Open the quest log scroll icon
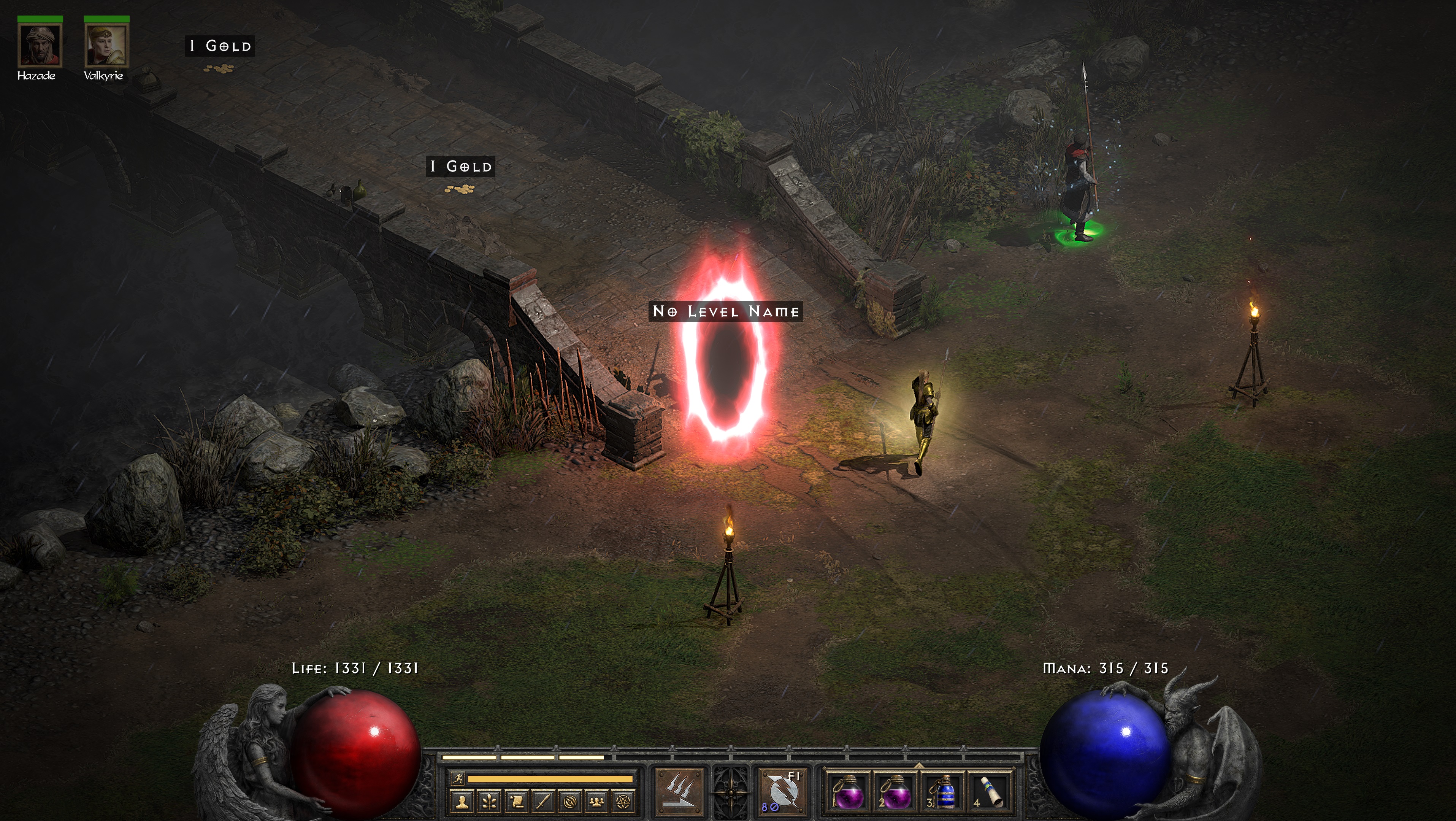The height and width of the screenshot is (821, 1456). coord(517,801)
